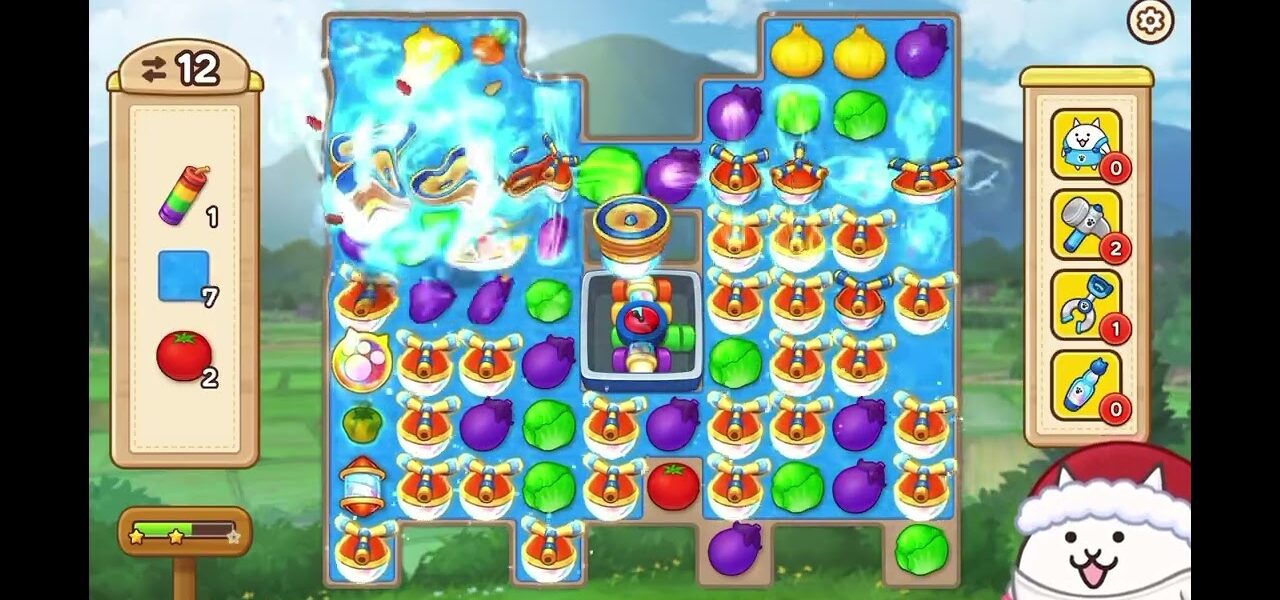Select the eggplant in the bottom row
The width and height of the screenshot is (1280, 600).
(735, 548)
